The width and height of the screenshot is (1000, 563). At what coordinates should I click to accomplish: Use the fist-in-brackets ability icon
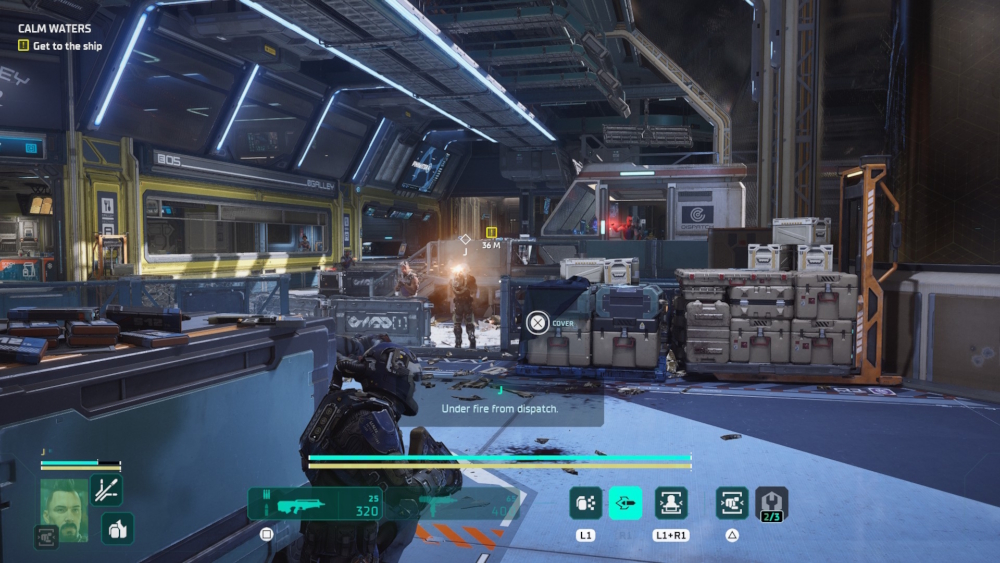(732, 502)
